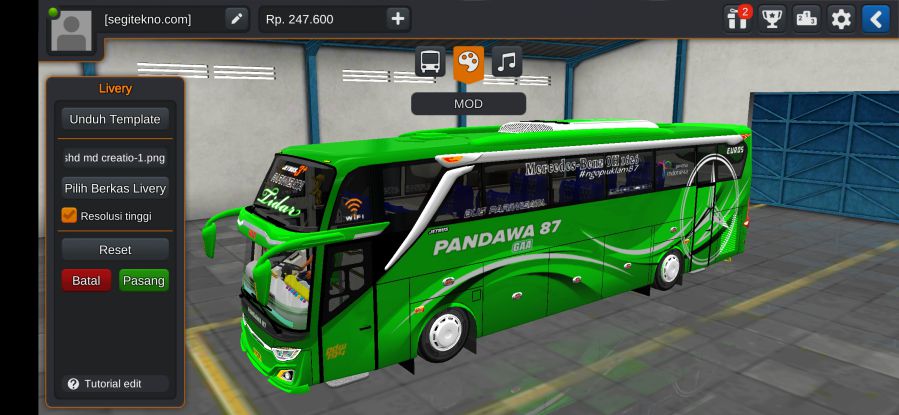The width and height of the screenshot is (899, 415).
Task: Toggle the Resolusi tinggi checkbox
Action: [x=69, y=215]
